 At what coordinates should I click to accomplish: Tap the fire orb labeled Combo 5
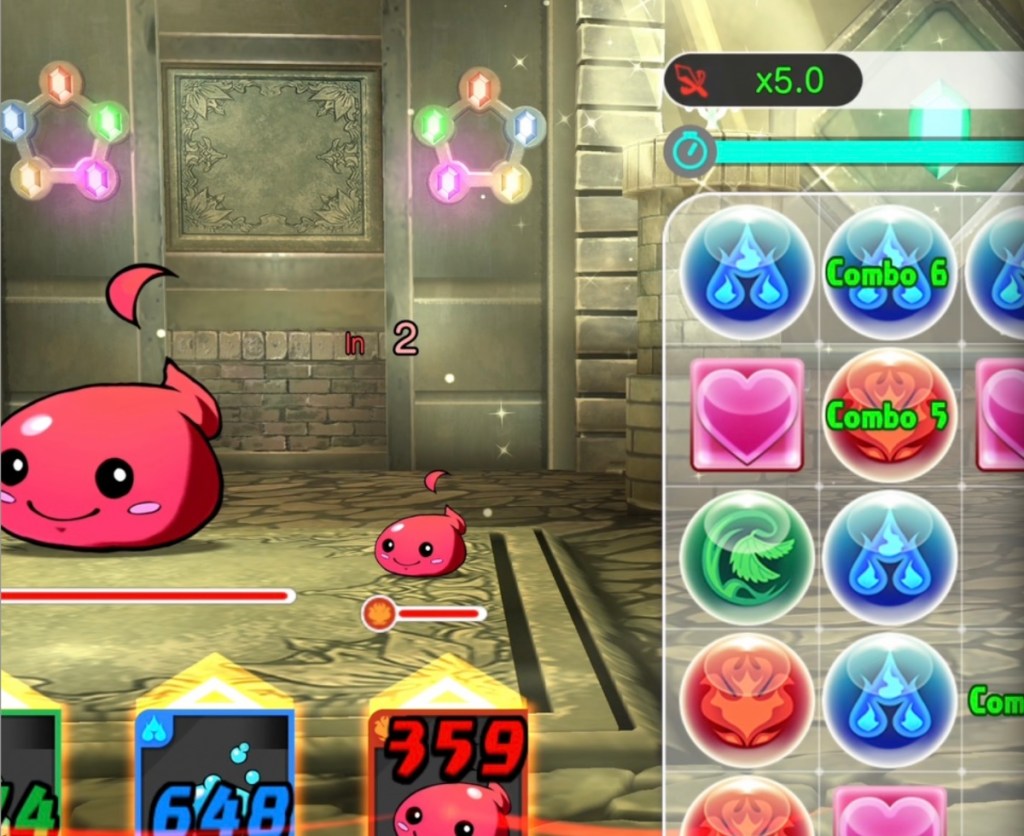[x=889, y=415]
